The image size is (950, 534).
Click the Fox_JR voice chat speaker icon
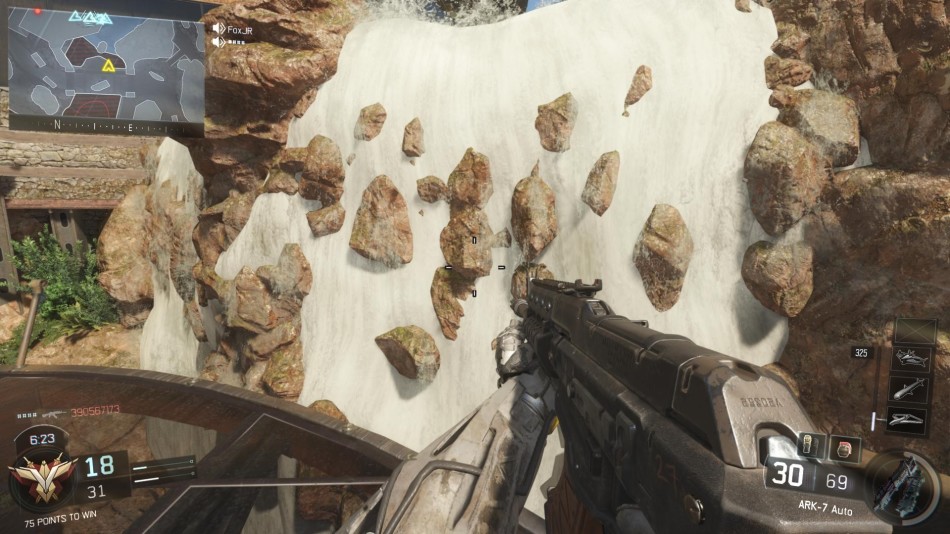tap(219, 29)
